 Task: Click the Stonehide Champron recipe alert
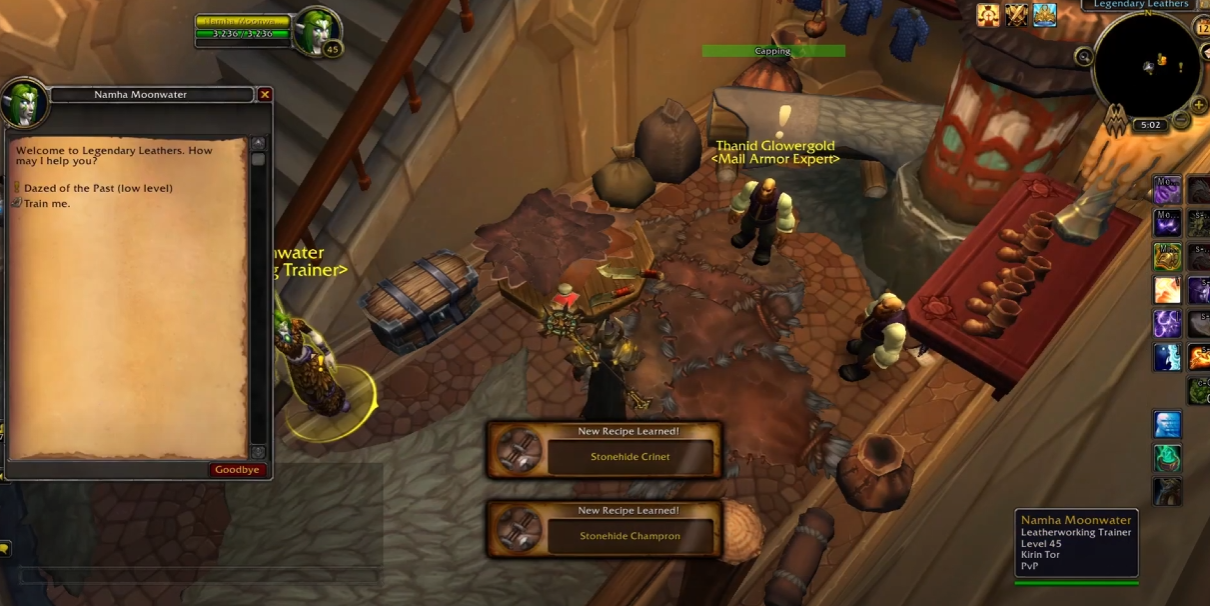pyautogui.click(x=604, y=529)
